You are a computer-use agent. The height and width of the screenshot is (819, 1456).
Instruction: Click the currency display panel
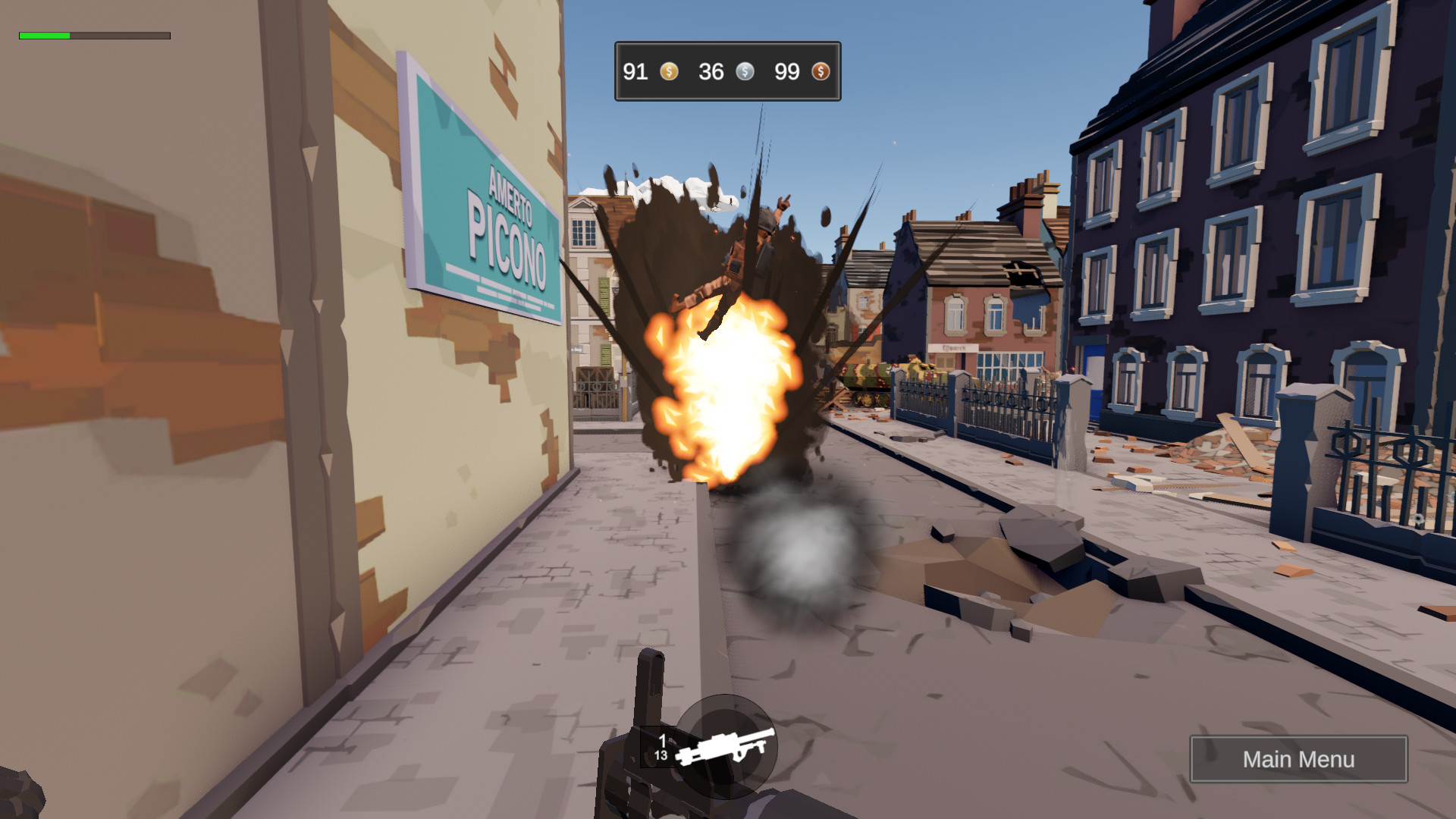point(726,72)
